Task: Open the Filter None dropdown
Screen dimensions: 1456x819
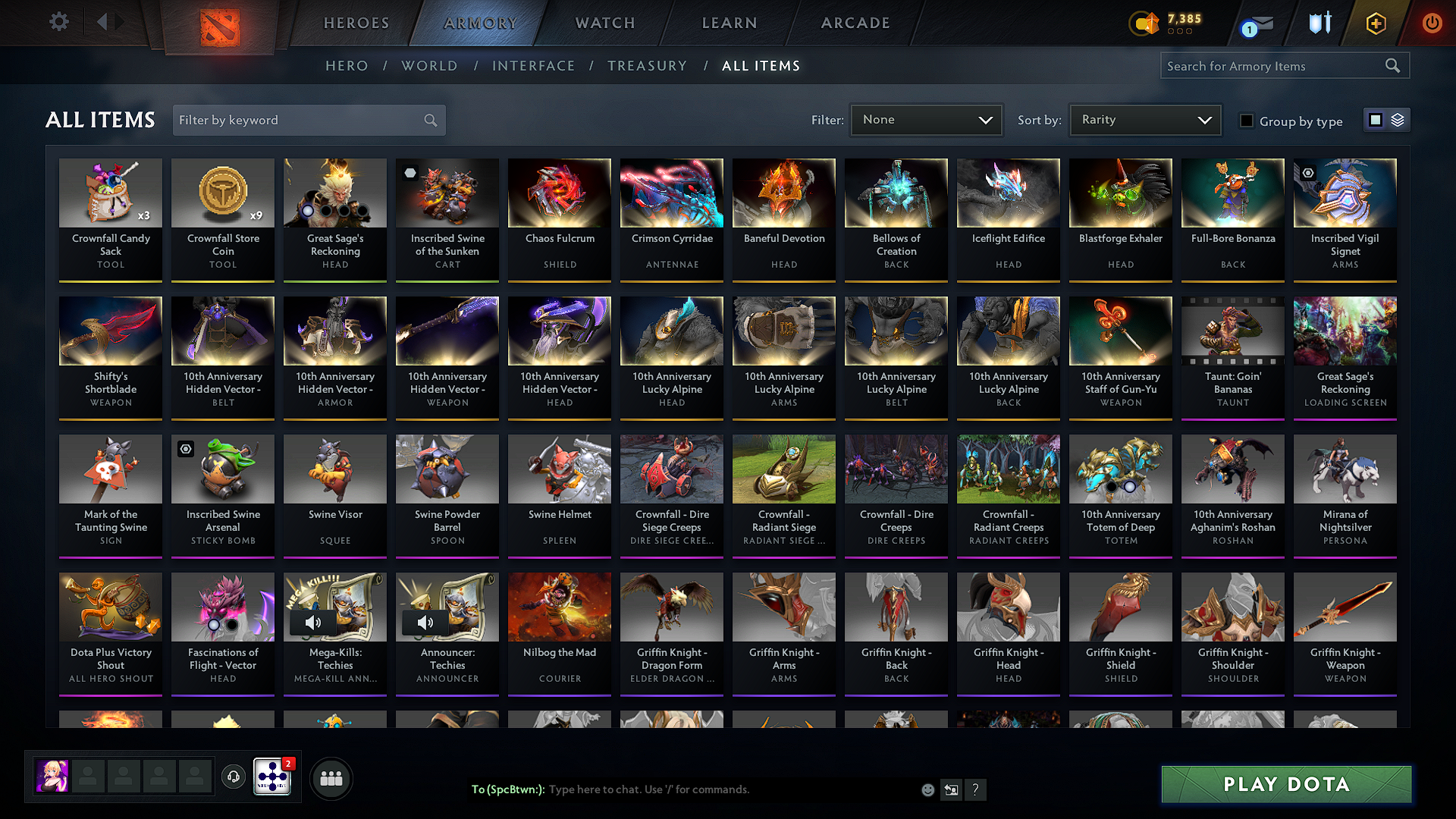Action: 926,120
